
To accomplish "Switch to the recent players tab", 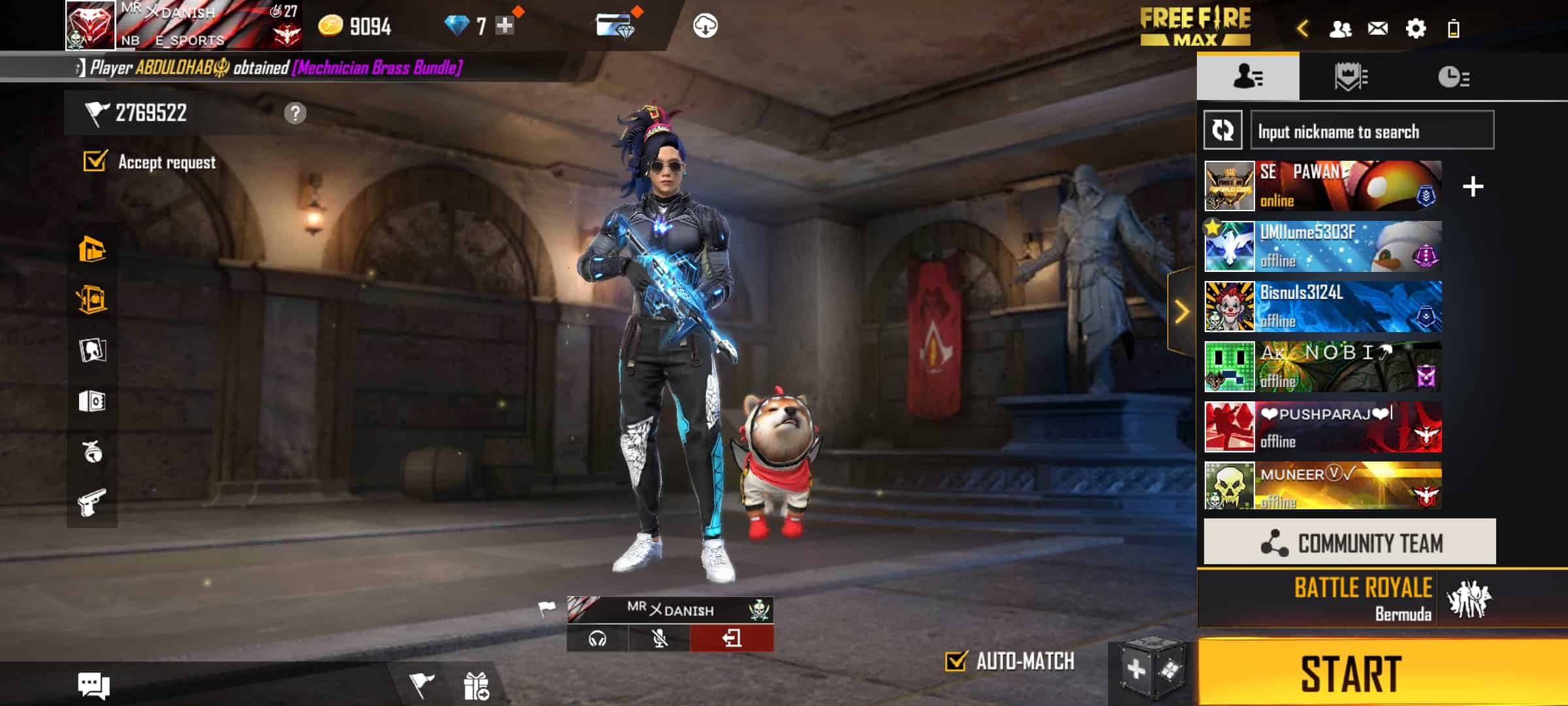I will coord(1453,77).
